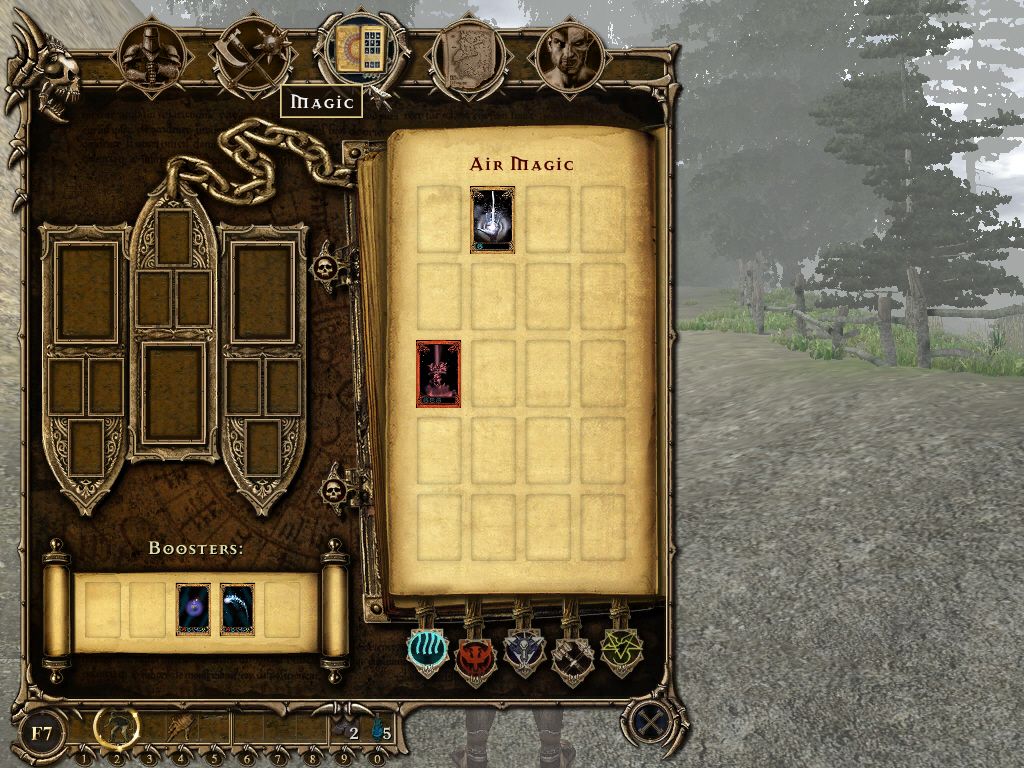Use the hotbar slot 4 item
The width and height of the screenshot is (1024, 768).
(181, 729)
